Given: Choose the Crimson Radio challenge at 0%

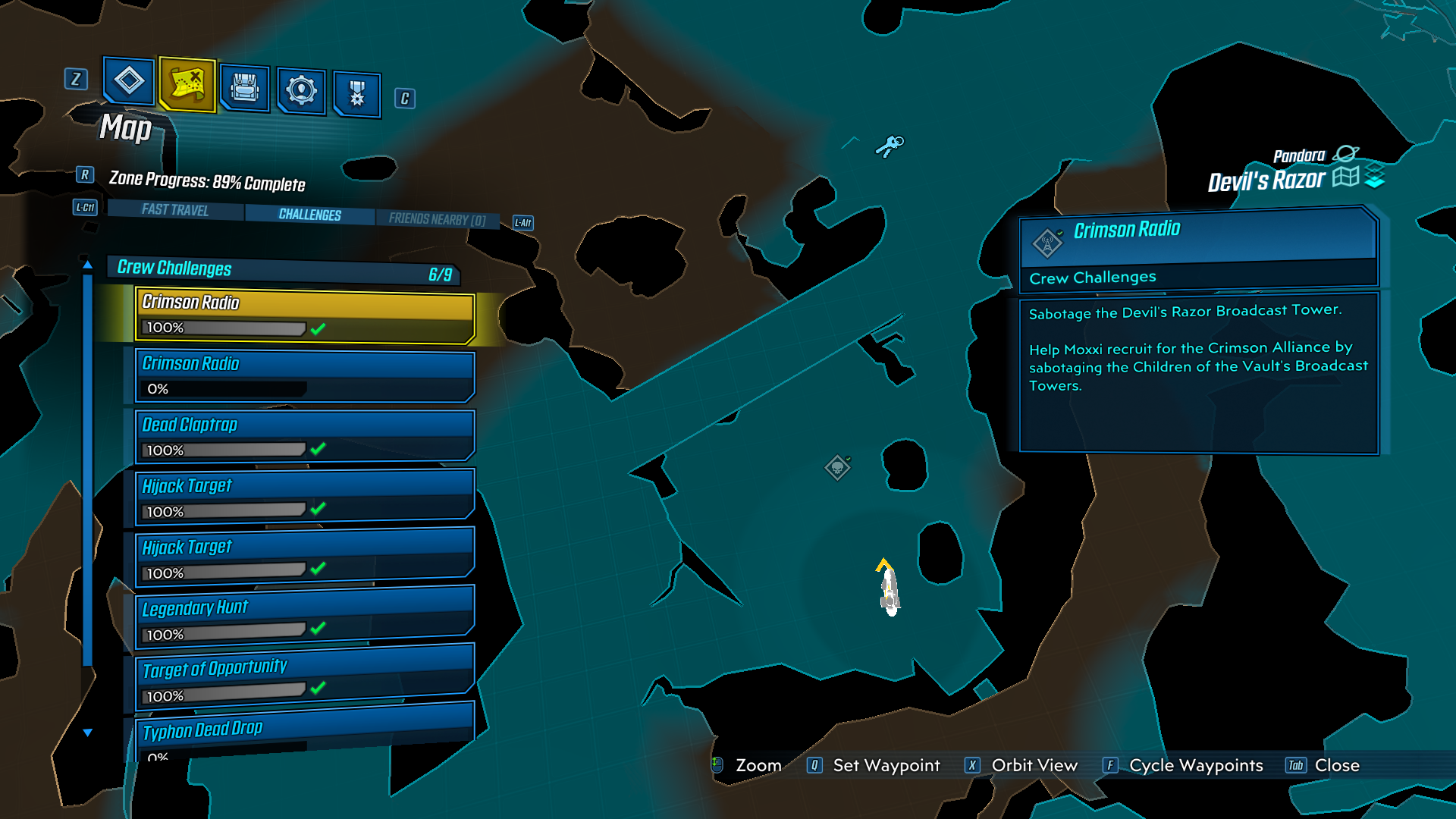Looking at the screenshot, I should coord(305,376).
